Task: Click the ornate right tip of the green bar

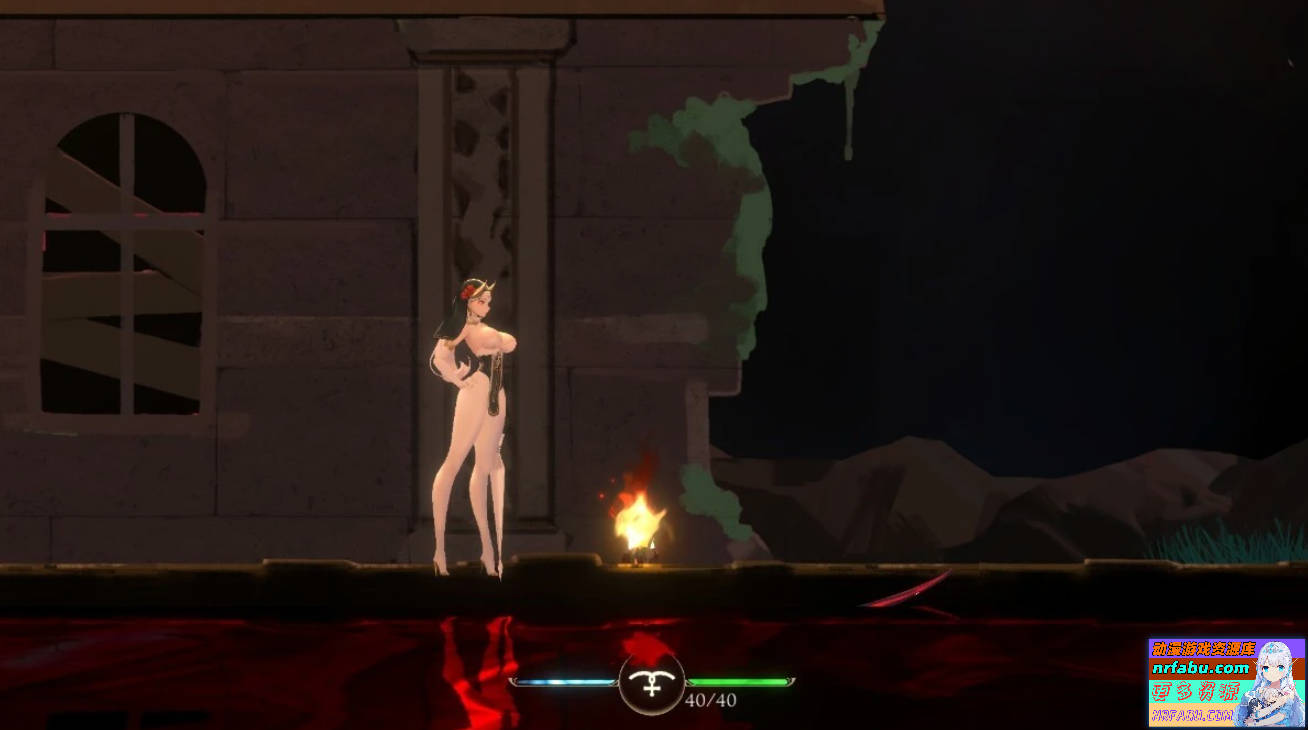Action: click(x=789, y=679)
